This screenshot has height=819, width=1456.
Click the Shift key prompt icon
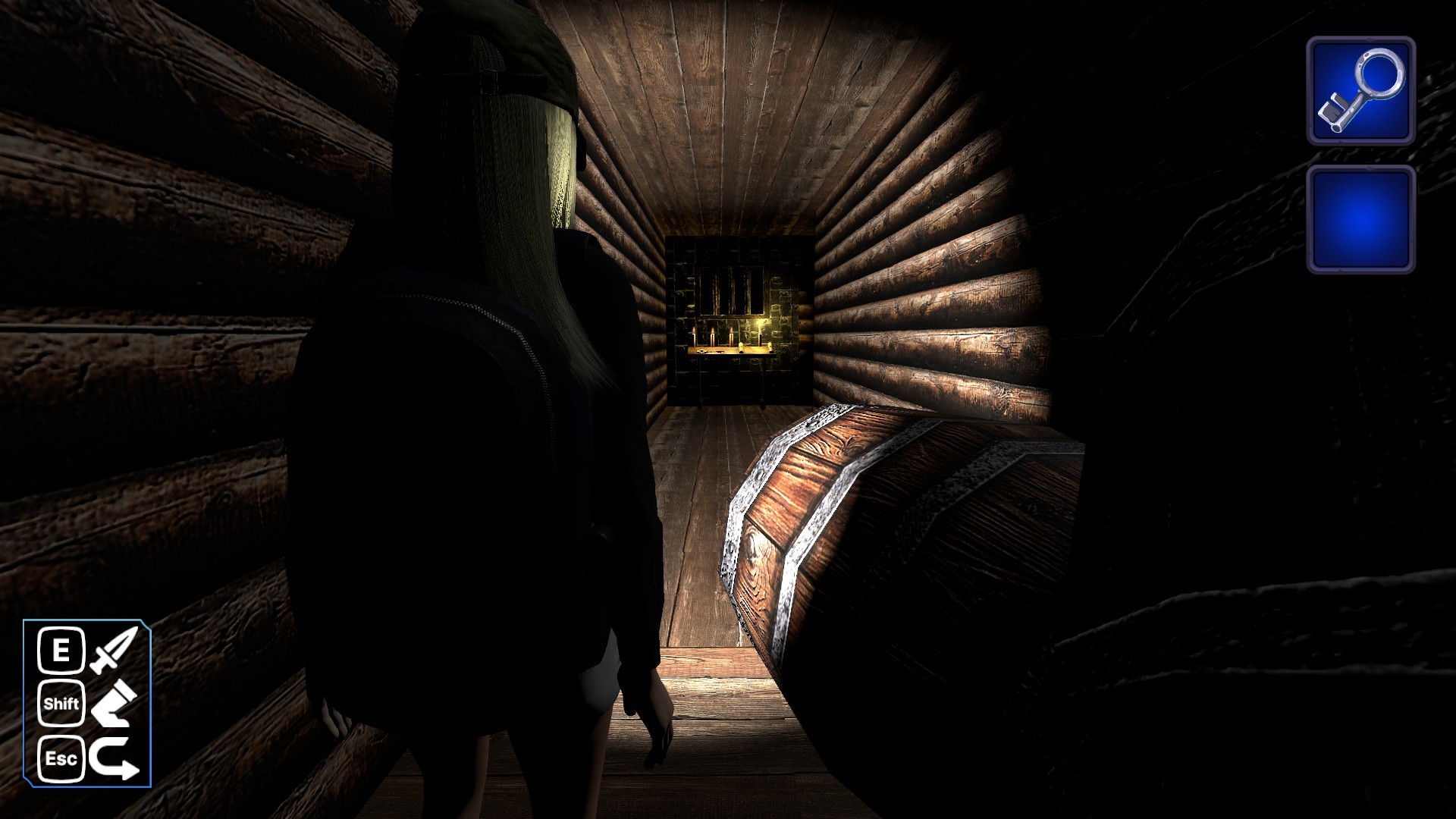point(63,704)
